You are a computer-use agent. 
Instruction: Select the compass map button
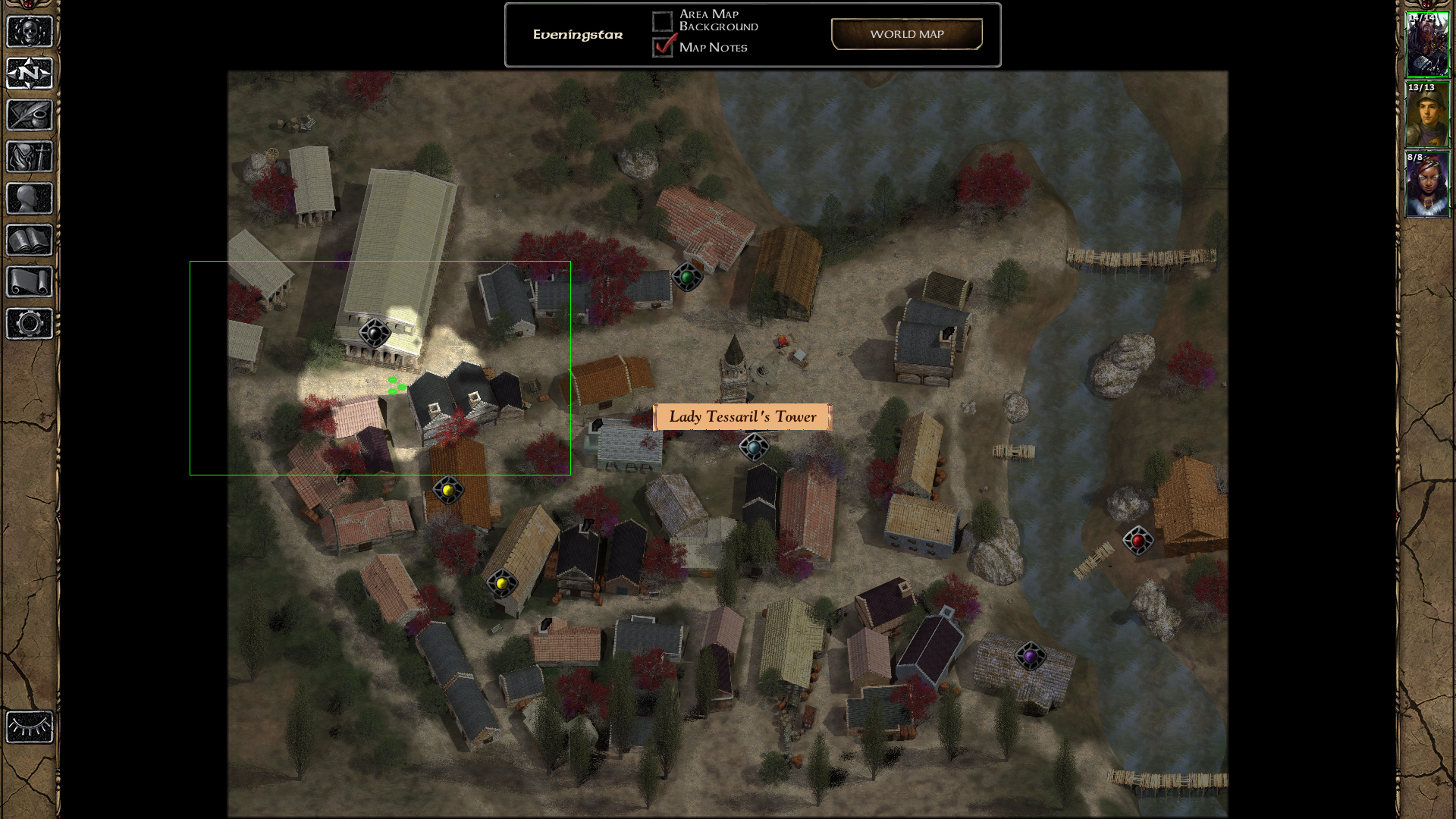(30, 74)
